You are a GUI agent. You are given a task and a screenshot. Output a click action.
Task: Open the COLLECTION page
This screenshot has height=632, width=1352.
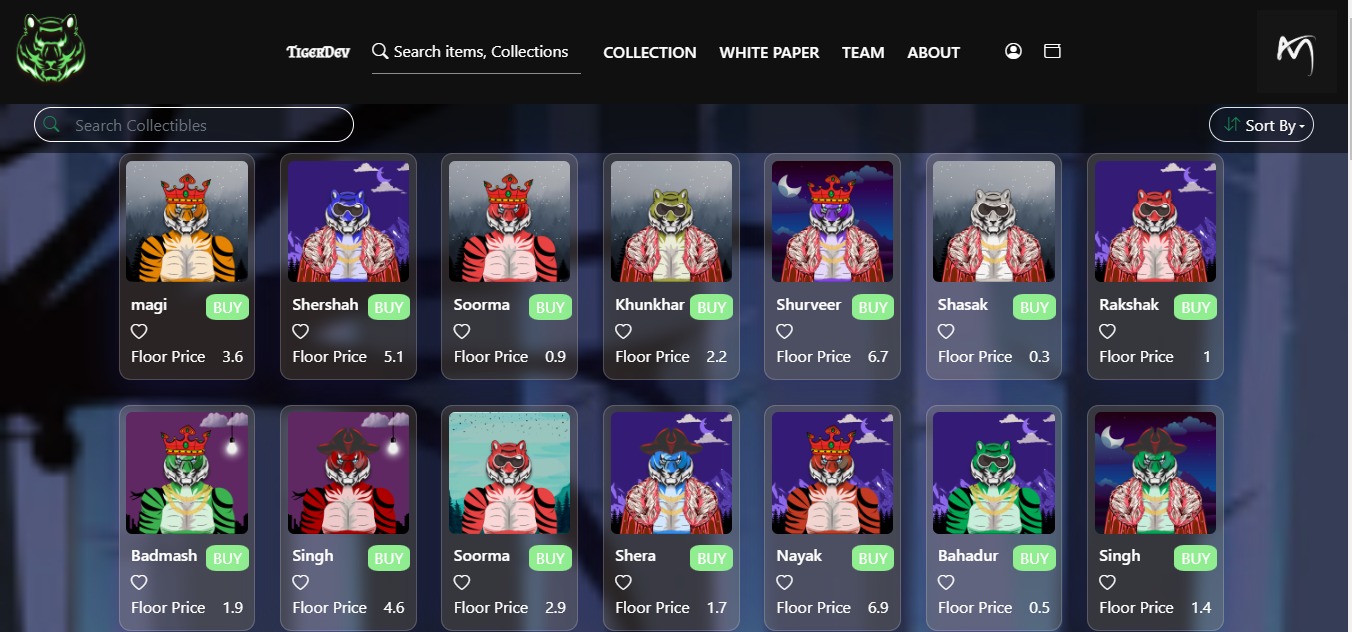coord(649,52)
